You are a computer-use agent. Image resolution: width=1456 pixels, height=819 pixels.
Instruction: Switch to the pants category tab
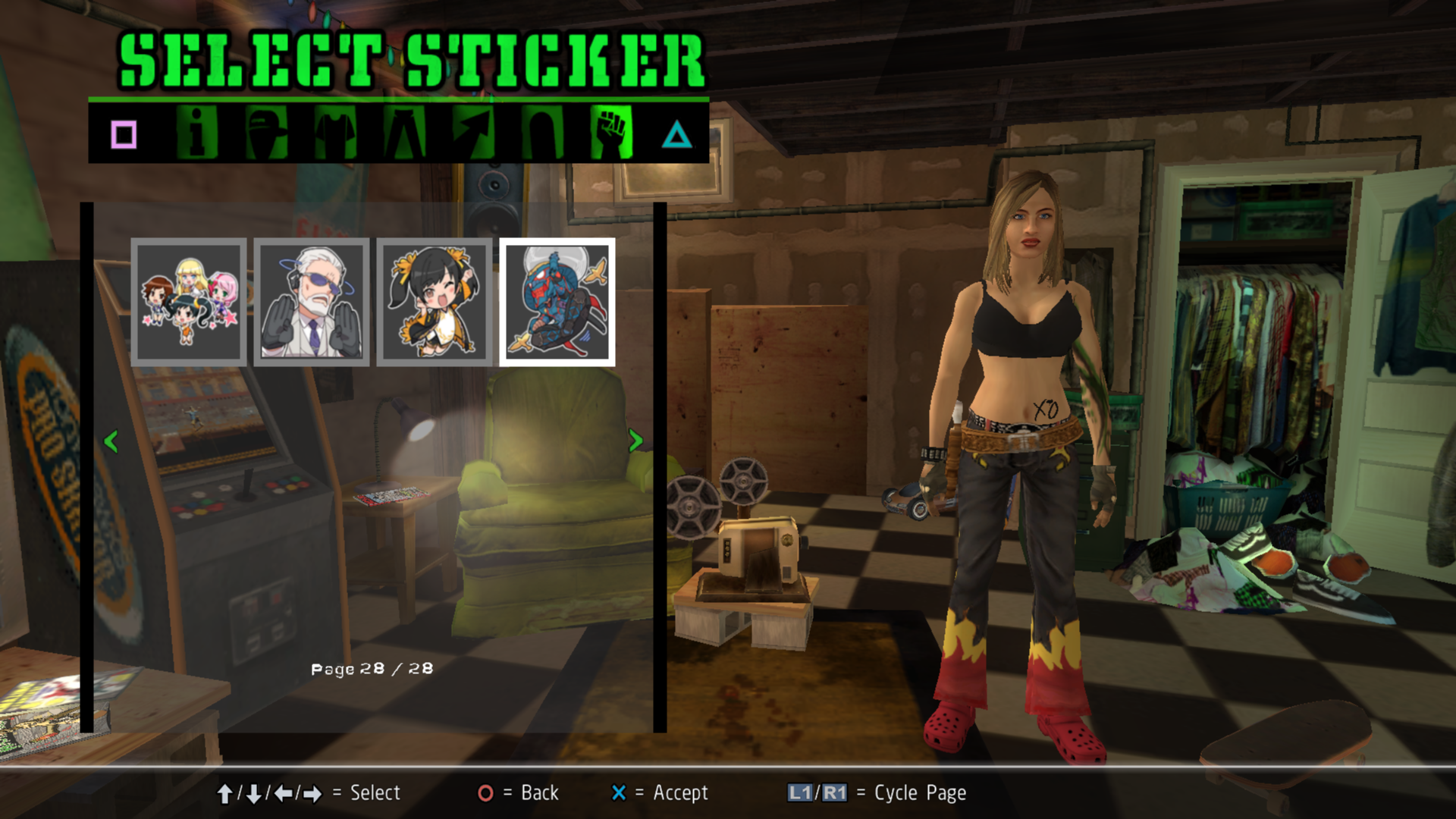tap(404, 133)
